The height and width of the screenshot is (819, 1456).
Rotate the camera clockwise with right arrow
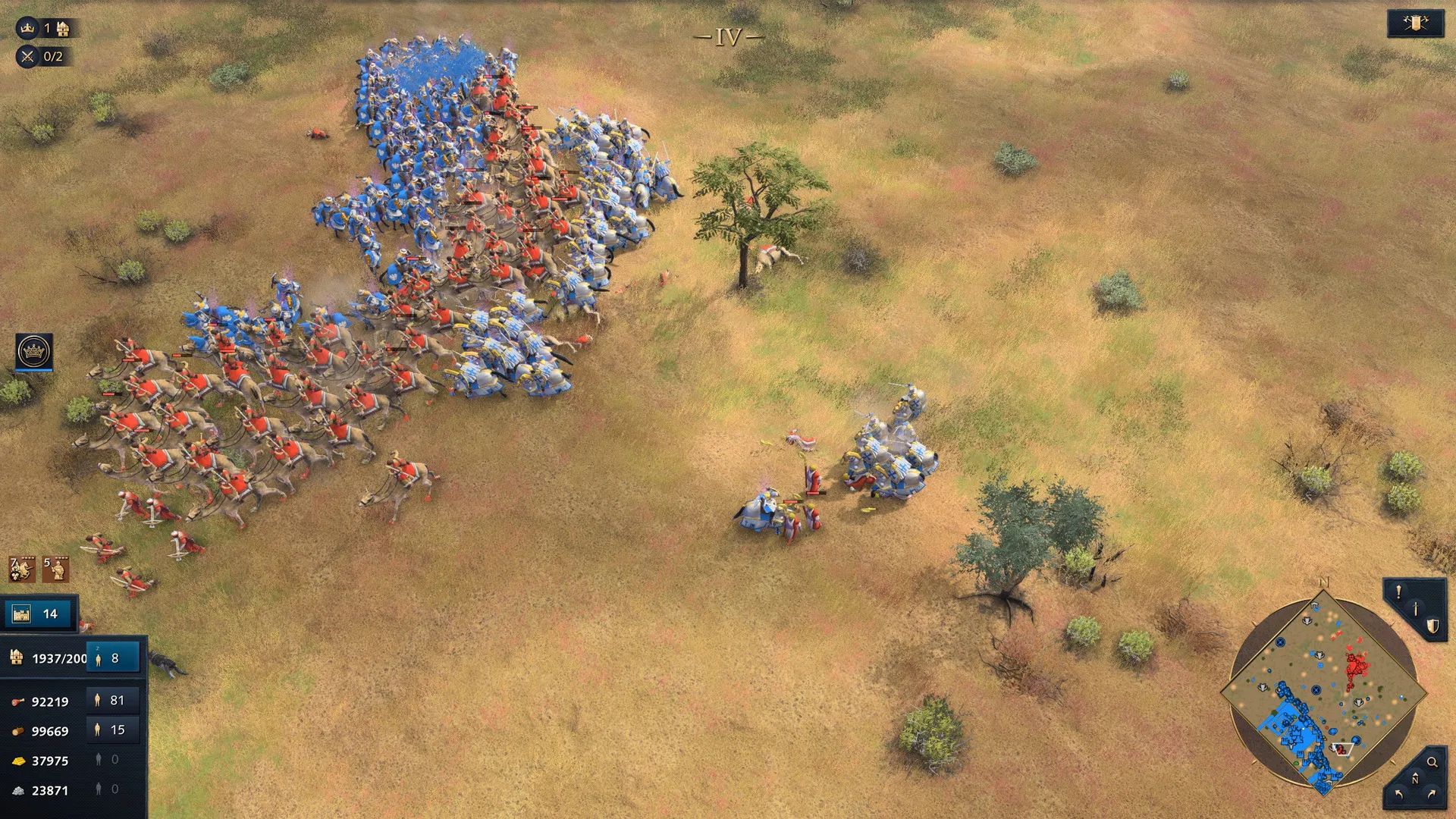1432,794
